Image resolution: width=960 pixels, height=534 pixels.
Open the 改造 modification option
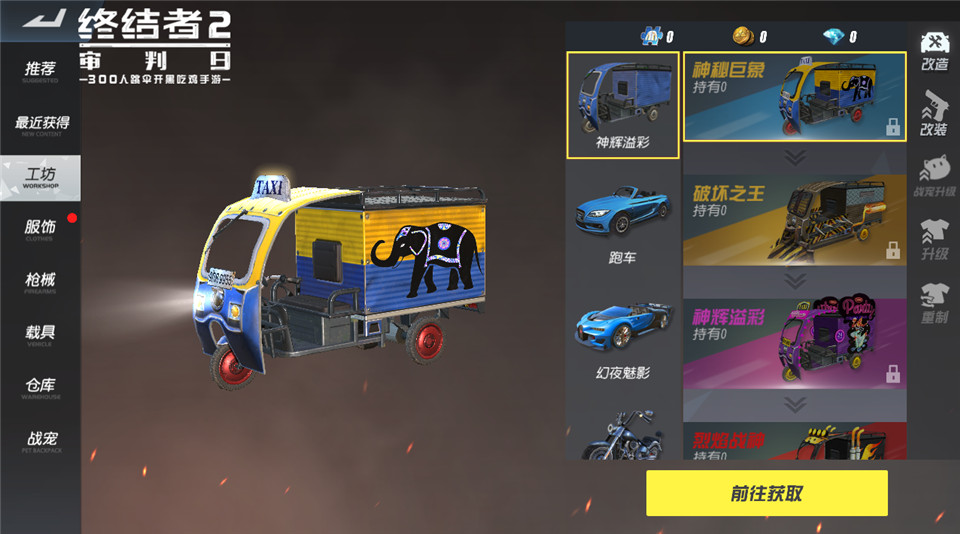(935, 52)
